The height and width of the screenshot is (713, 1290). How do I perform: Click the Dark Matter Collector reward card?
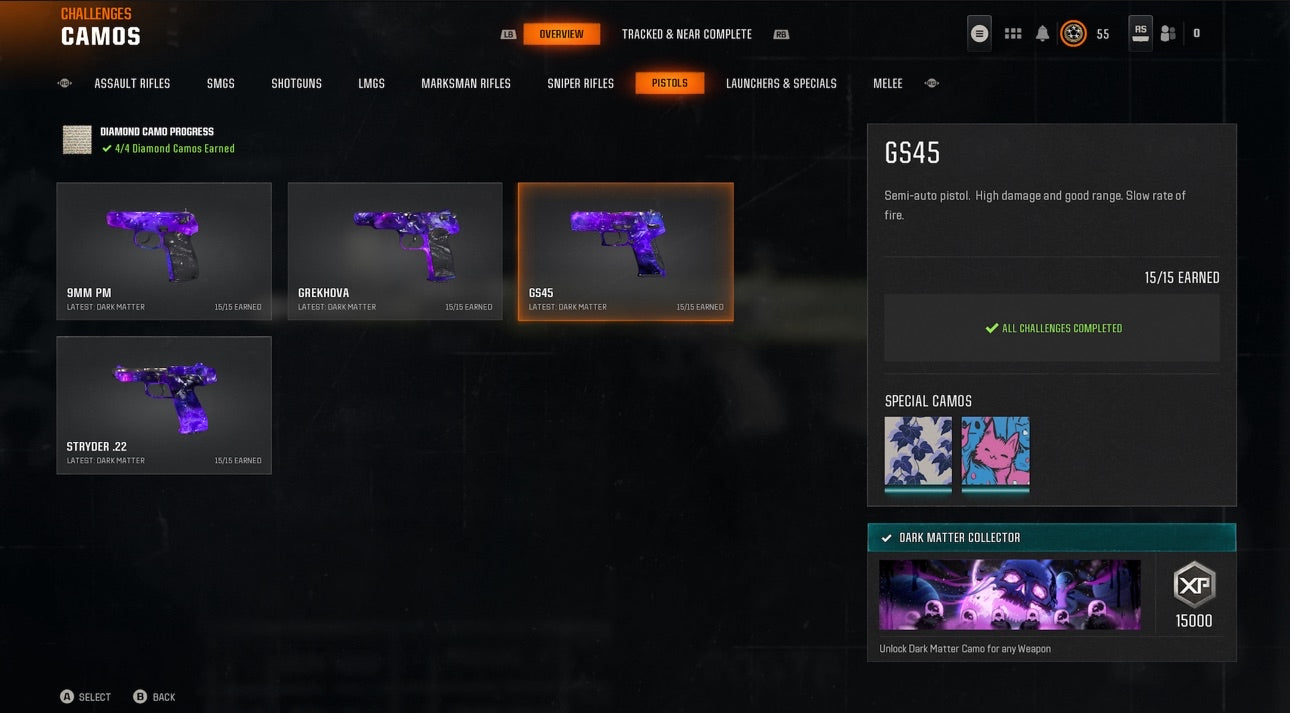(1051, 594)
